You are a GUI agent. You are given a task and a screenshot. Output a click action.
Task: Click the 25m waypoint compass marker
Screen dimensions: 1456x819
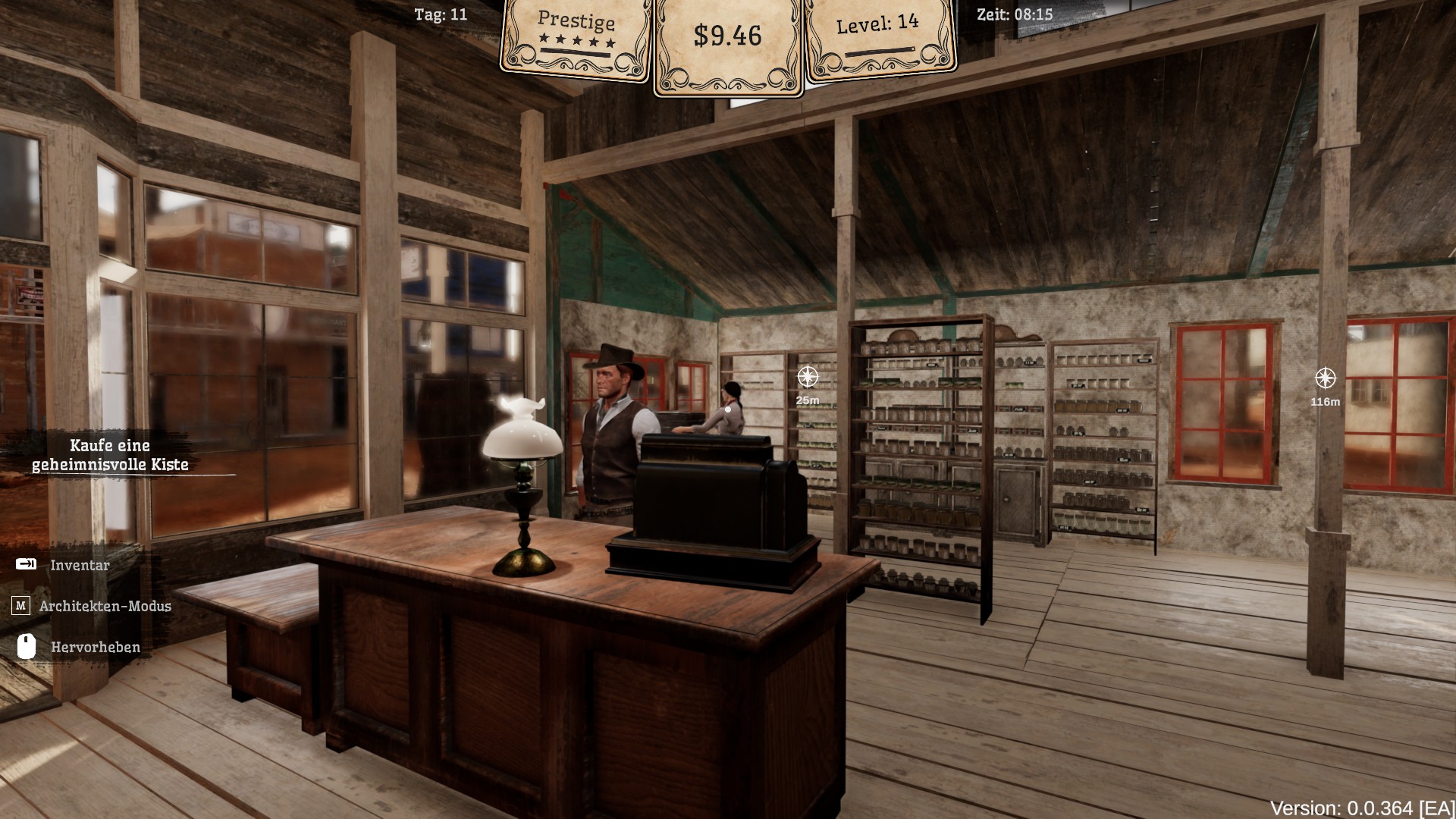pyautogui.click(x=808, y=376)
